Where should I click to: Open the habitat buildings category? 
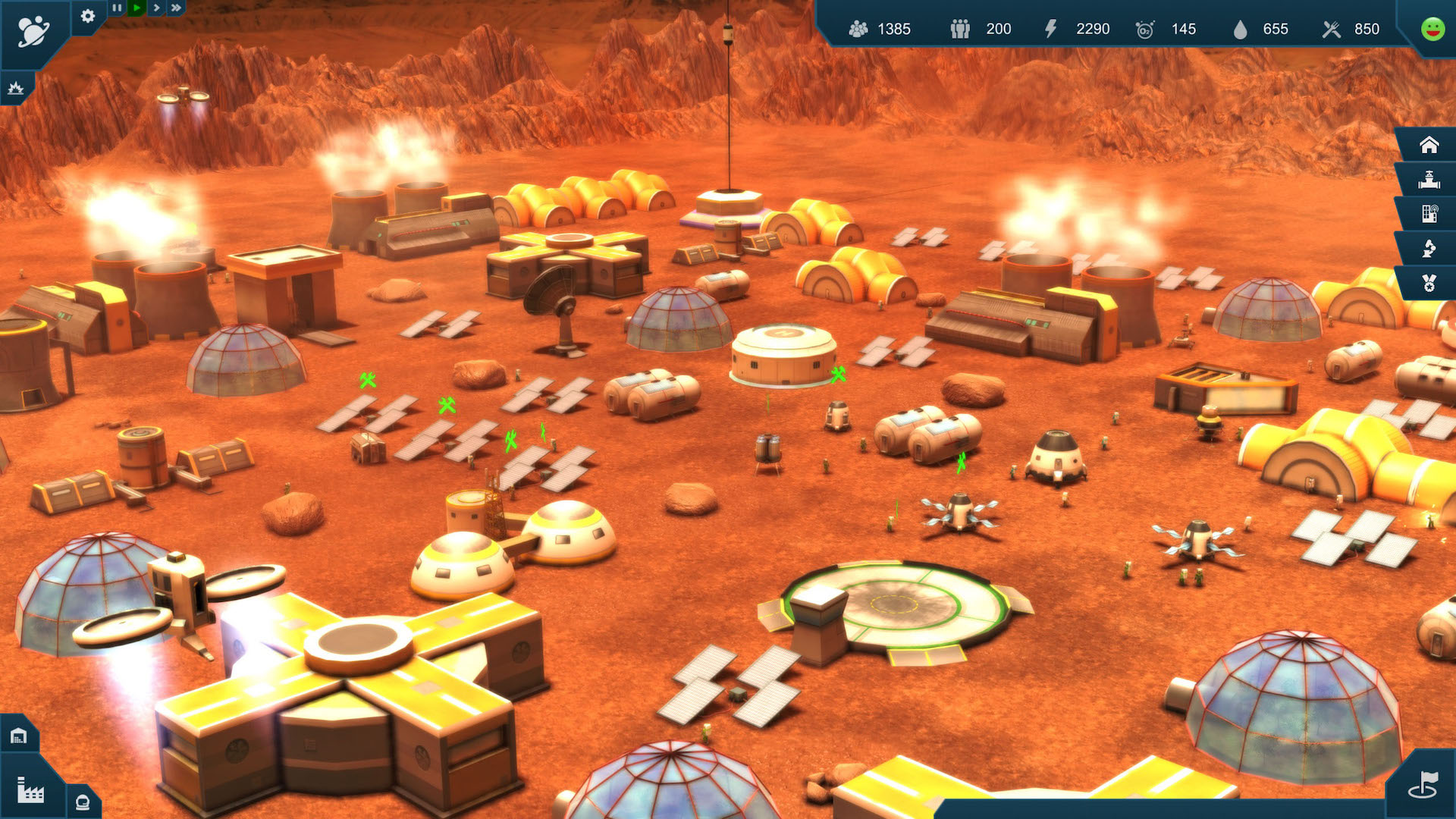click(1429, 143)
